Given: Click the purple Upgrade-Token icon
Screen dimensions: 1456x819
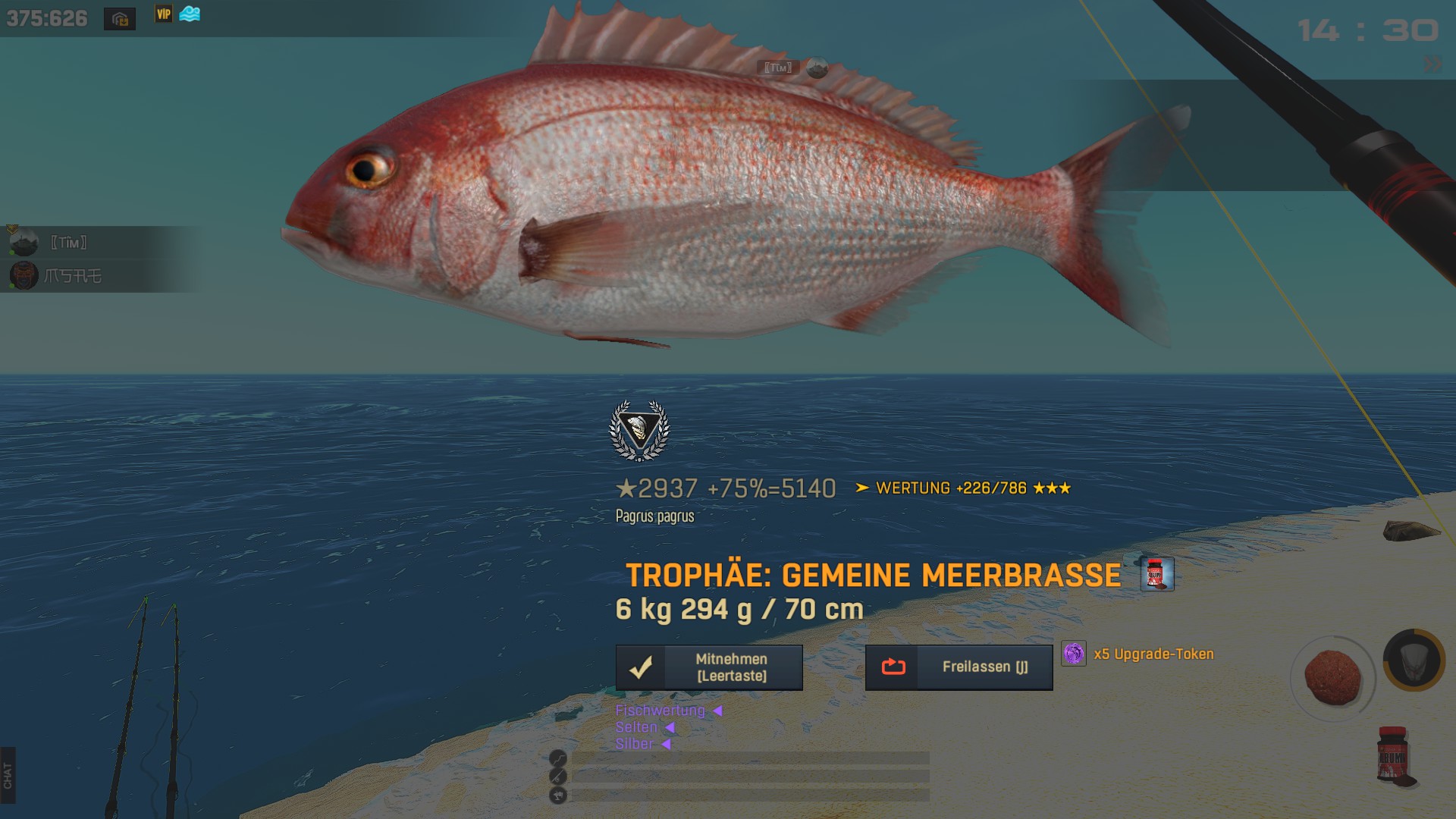Looking at the screenshot, I should (x=1074, y=654).
